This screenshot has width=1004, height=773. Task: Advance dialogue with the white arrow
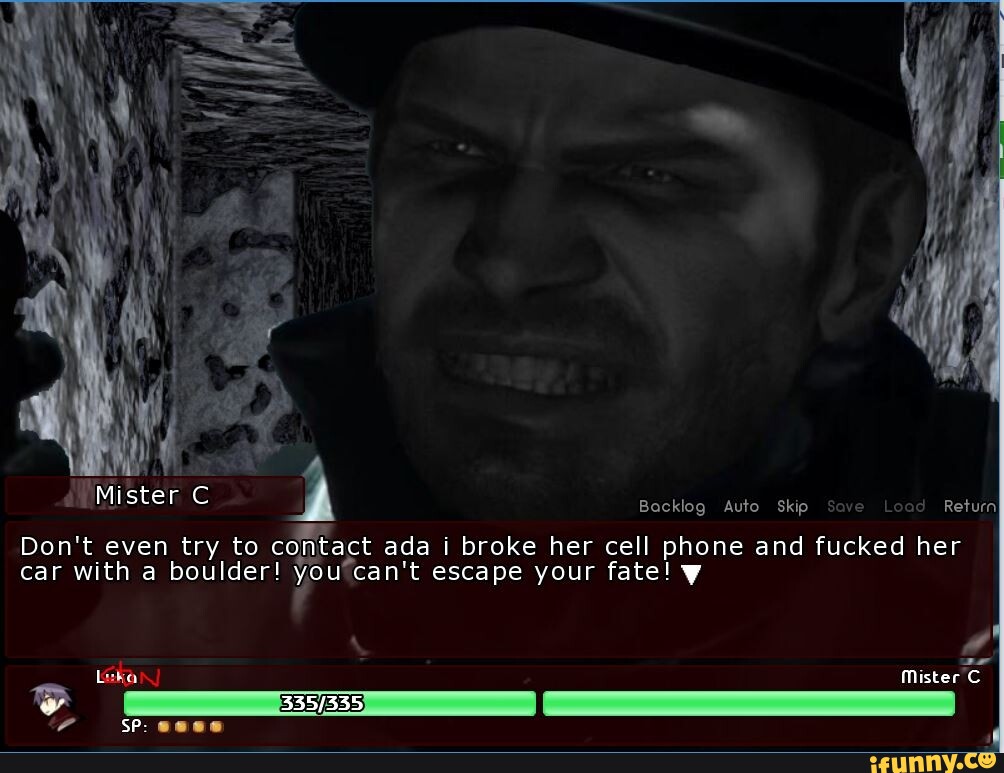click(x=687, y=574)
